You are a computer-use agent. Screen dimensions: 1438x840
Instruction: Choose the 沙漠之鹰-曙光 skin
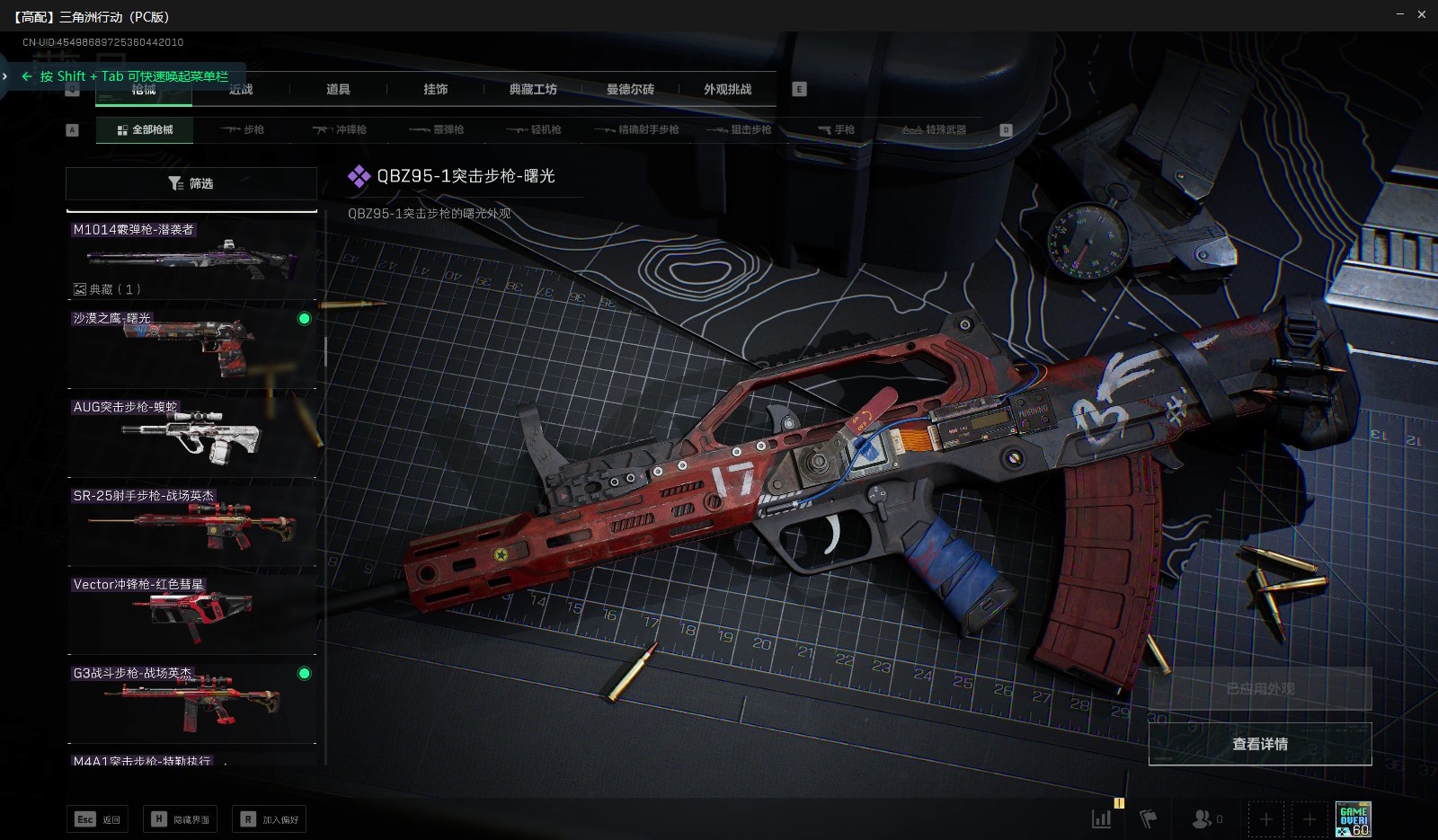pos(191,347)
